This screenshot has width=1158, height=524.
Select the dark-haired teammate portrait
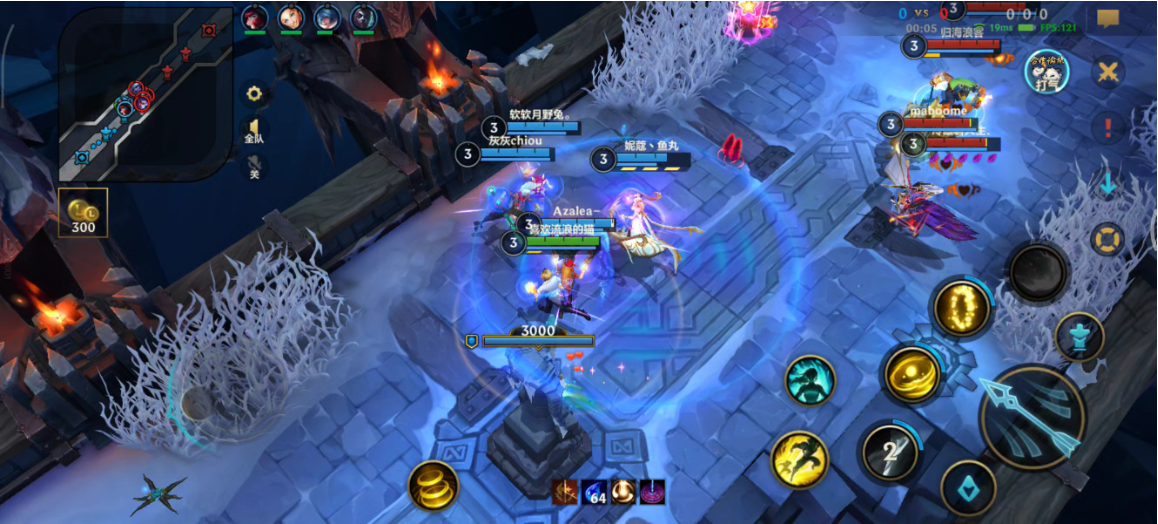click(x=364, y=17)
